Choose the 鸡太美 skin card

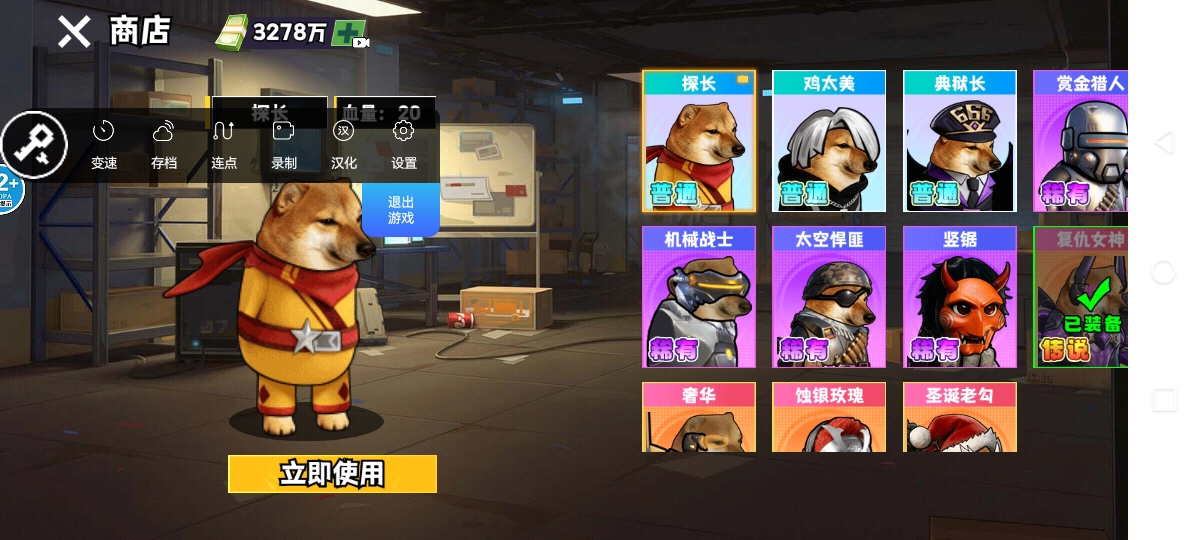click(x=829, y=142)
